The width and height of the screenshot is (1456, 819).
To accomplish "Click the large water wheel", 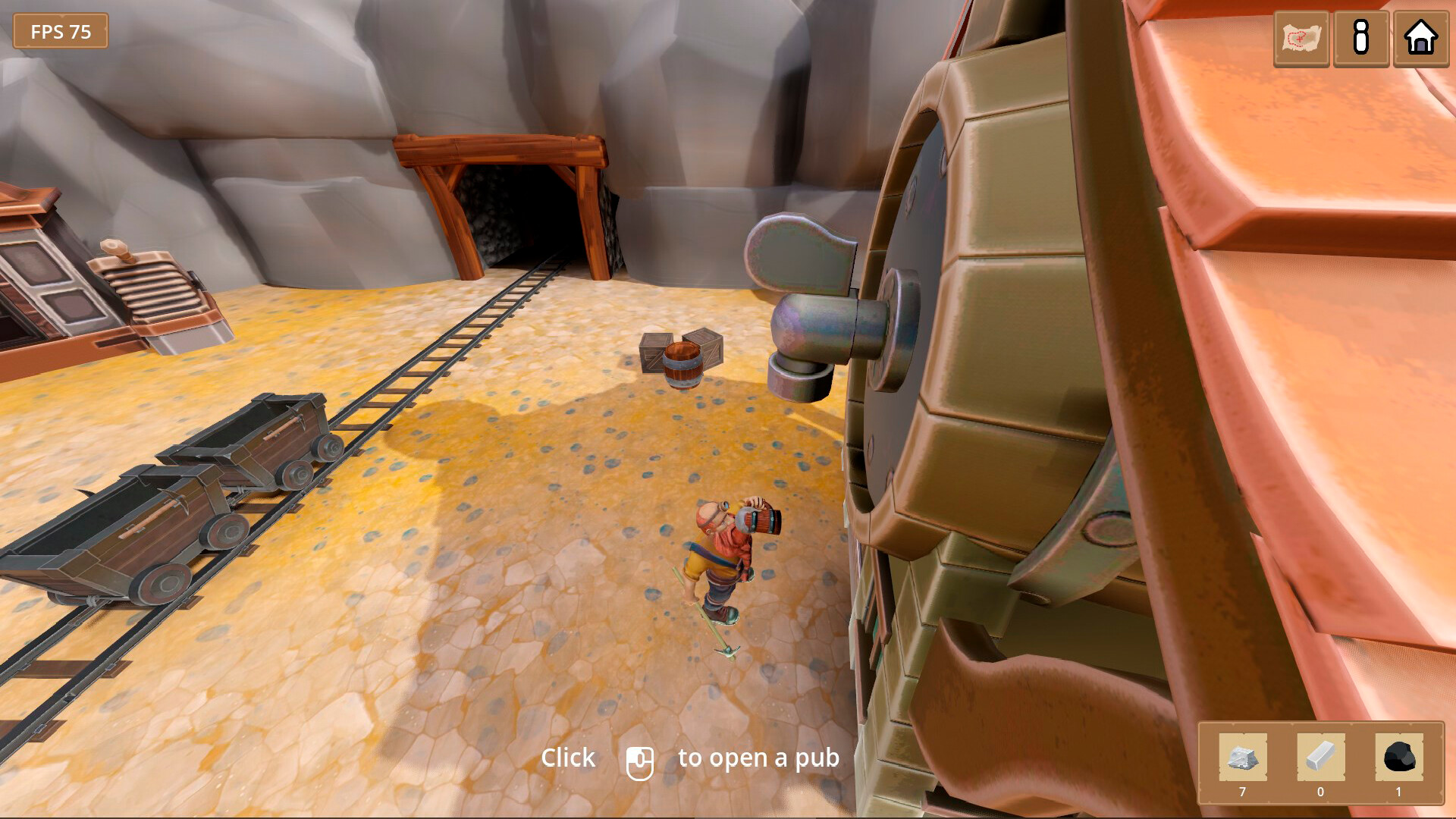I will pyautogui.click(x=986, y=379).
